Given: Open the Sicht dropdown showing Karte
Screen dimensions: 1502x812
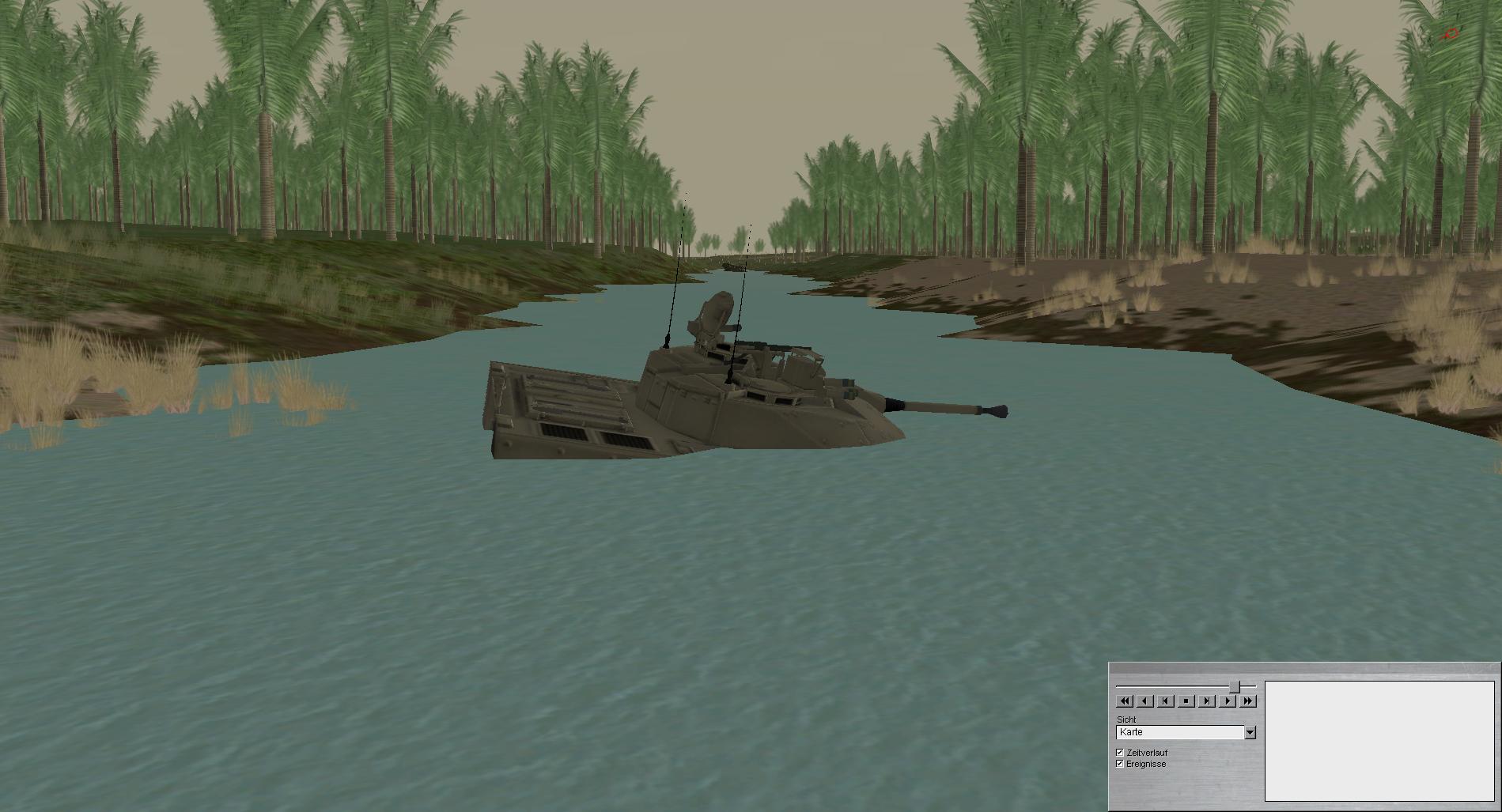Looking at the screenshot, I should [1250, 733].
